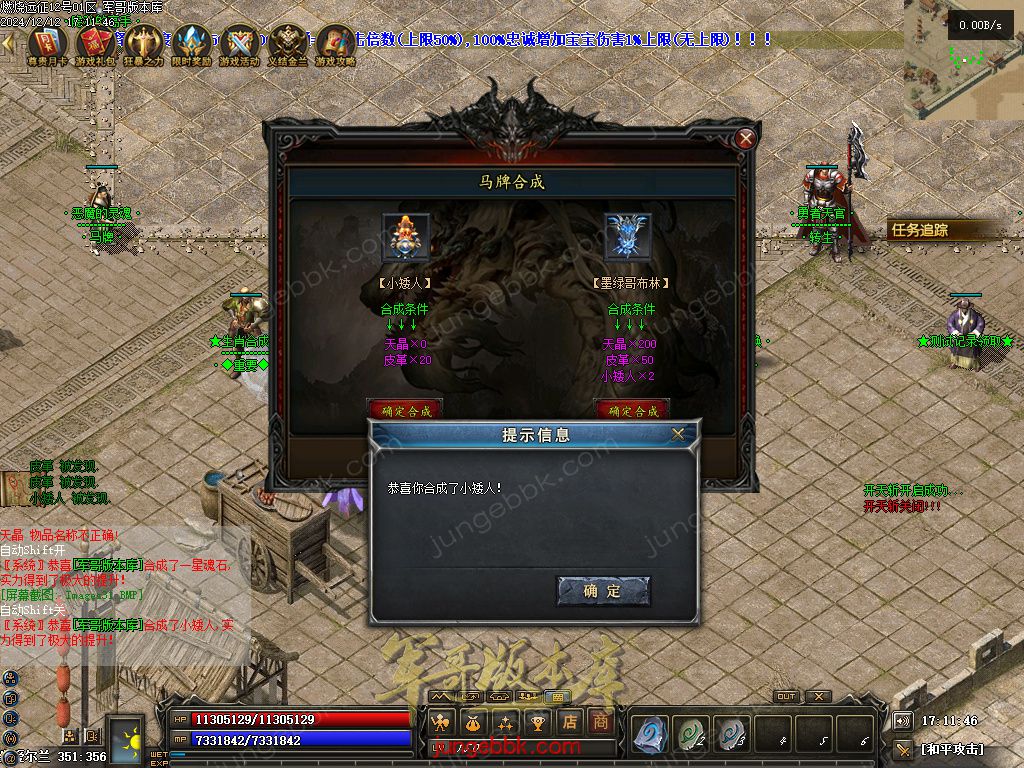
Task: Use the blue rune stone in hotbar slot 1
Action: [650, 735]
